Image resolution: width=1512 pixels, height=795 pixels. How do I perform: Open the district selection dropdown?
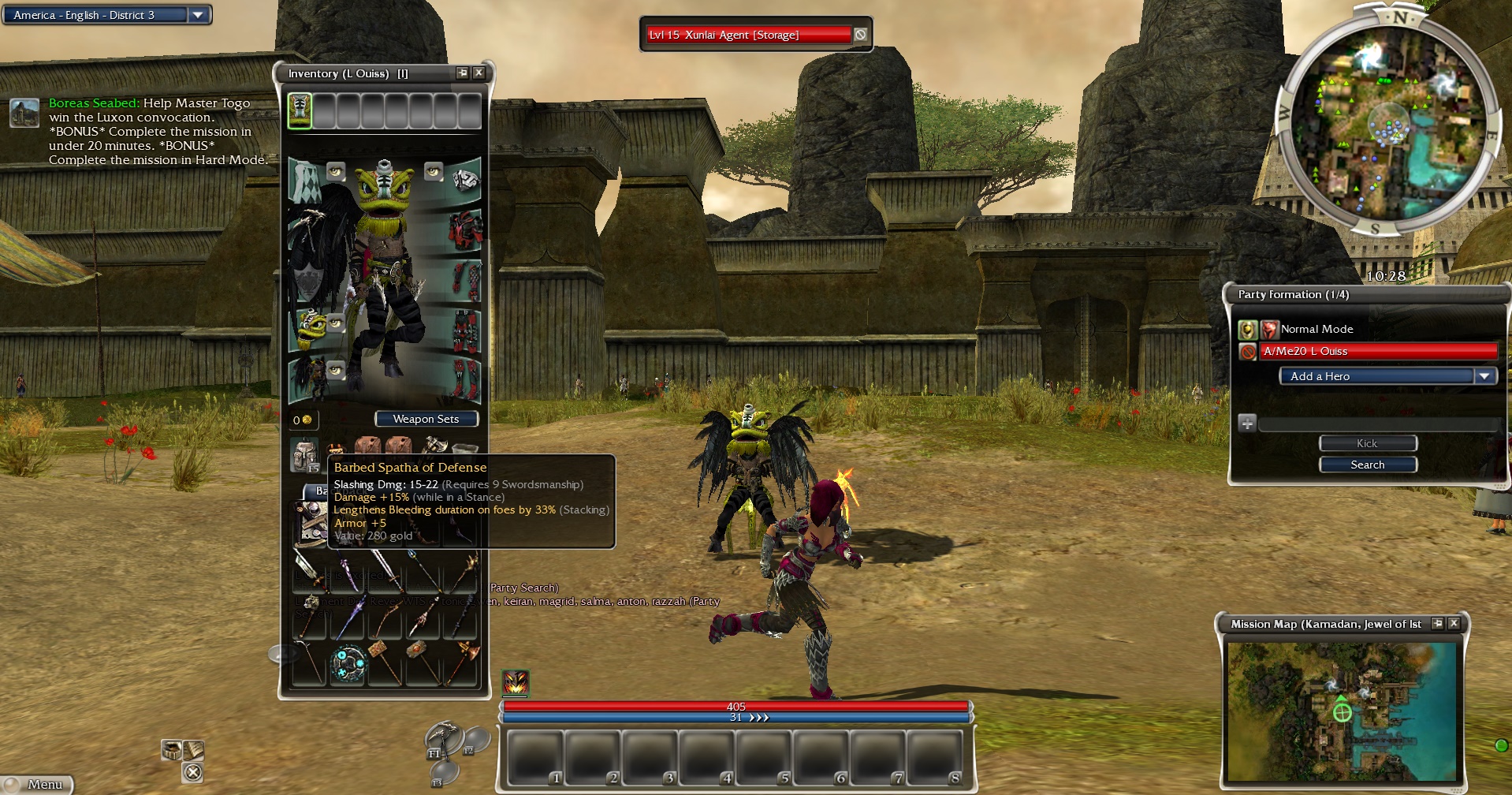click(198, 15)
